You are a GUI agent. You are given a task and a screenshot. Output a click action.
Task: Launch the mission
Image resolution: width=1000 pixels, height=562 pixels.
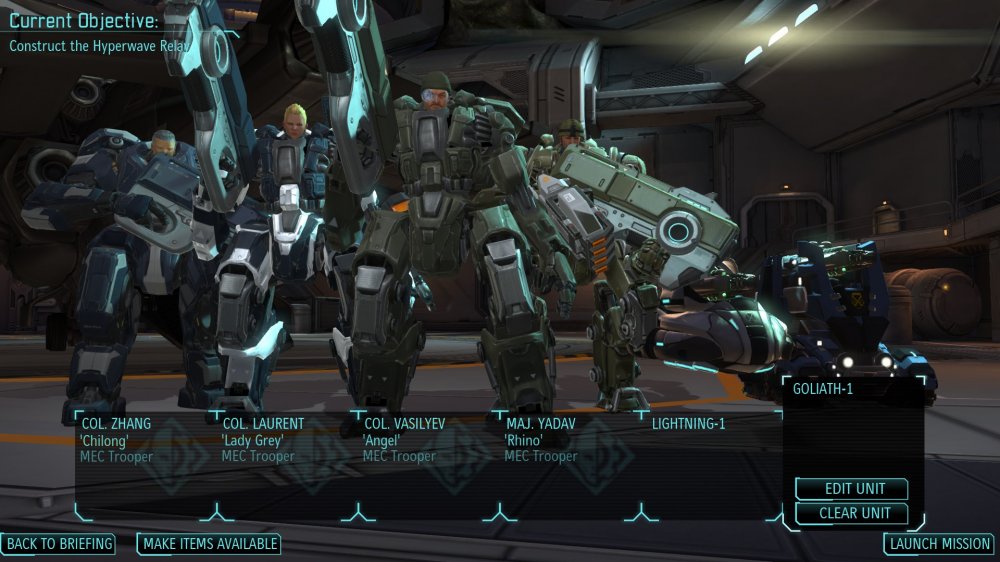click(939, 544)
